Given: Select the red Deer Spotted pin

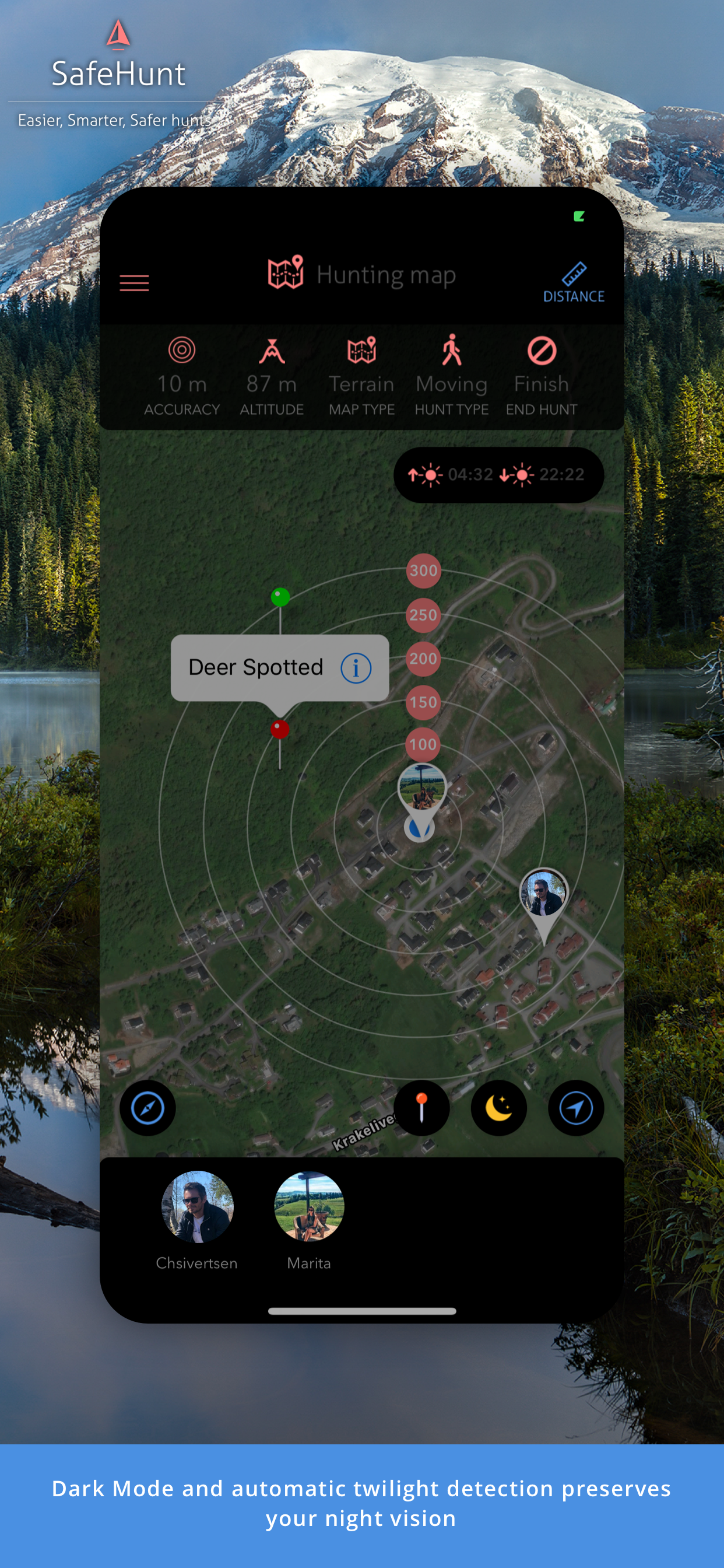Looking at the screenshot, I should (x=280, y=729).
